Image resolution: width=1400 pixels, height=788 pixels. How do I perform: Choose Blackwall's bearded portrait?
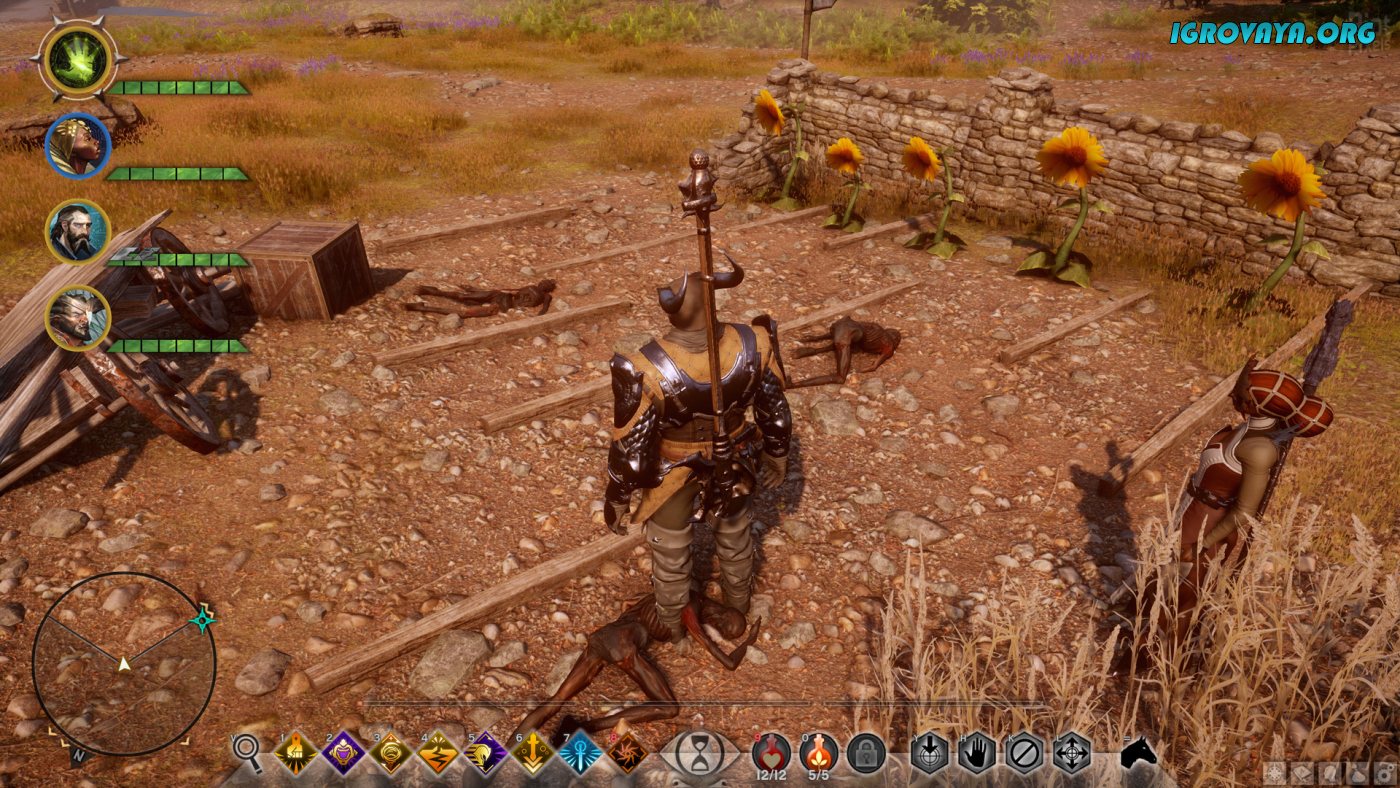(77, 232)
